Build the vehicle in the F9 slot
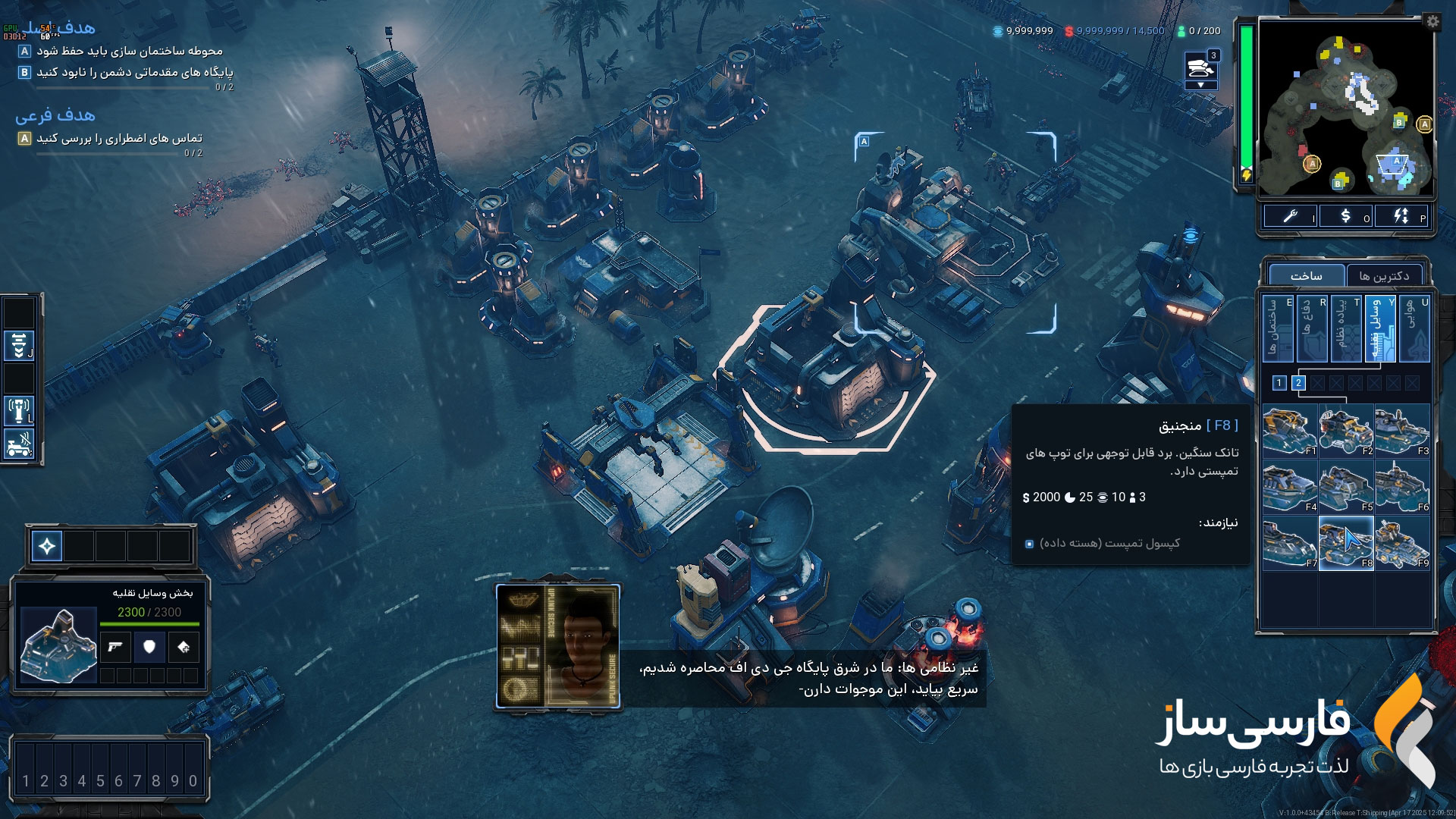Image resolution: width=1456 pixels, height=819 pixels. [x=1402, y=543]
